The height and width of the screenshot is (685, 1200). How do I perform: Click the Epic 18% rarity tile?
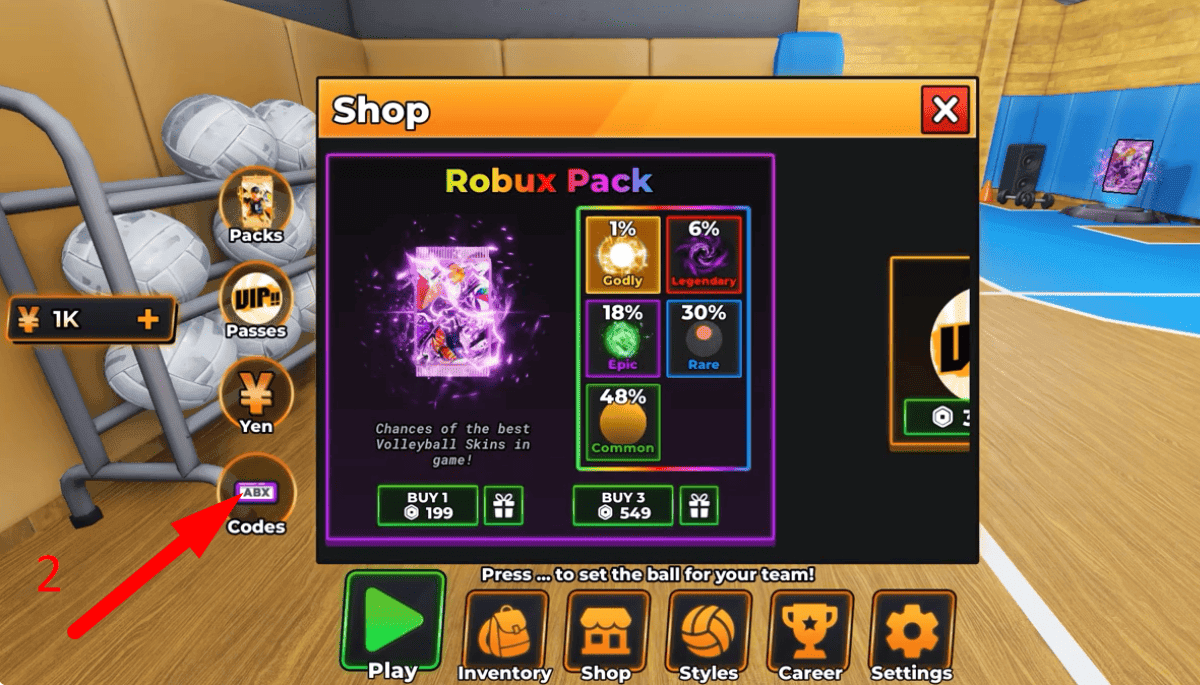(622, 337)
